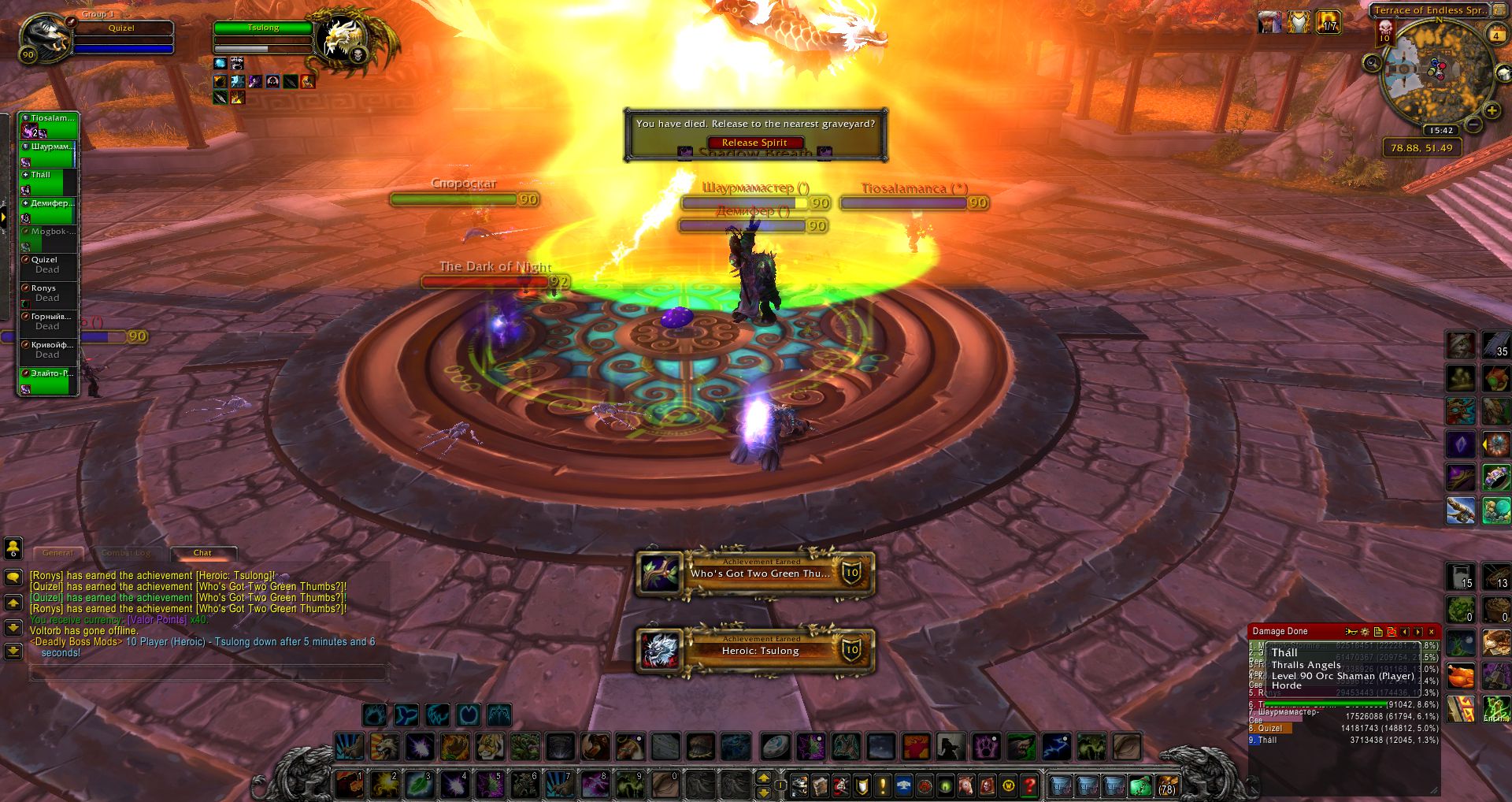This screenshot has width=1512, height=802.
Task: Select Thall's raid frame
Action: (x=48, y=181)
